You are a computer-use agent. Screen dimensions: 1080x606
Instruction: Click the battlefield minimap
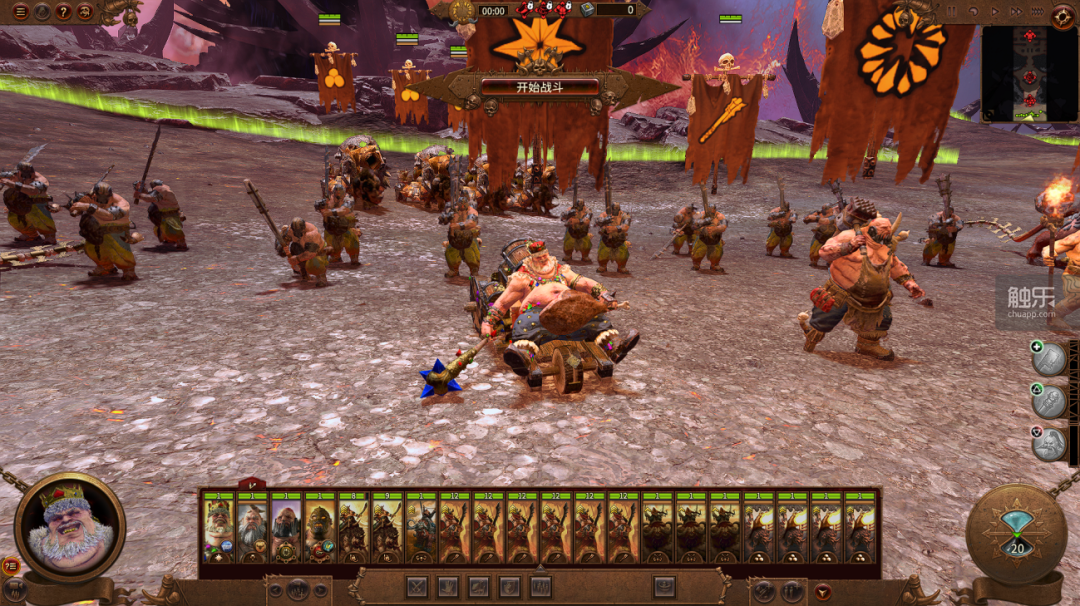[1029, 73]
